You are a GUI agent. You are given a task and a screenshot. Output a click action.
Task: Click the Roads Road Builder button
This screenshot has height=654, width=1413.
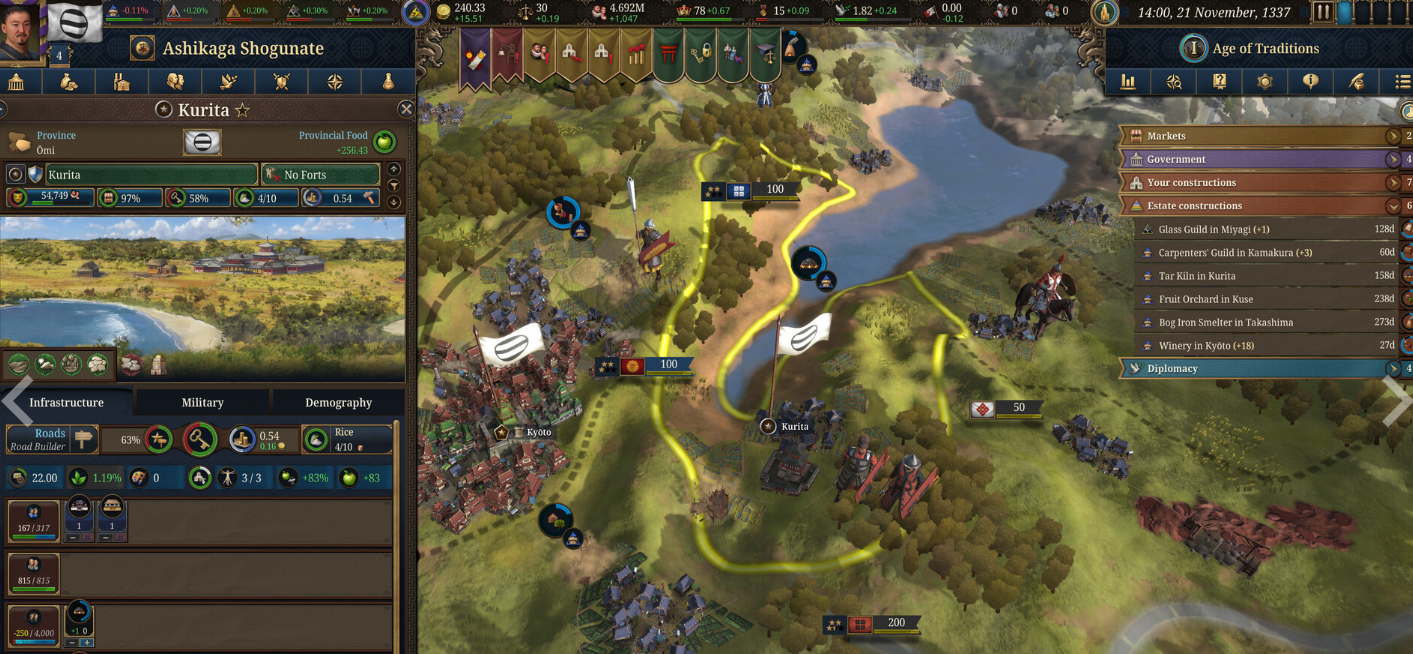(x=51, y=439)
